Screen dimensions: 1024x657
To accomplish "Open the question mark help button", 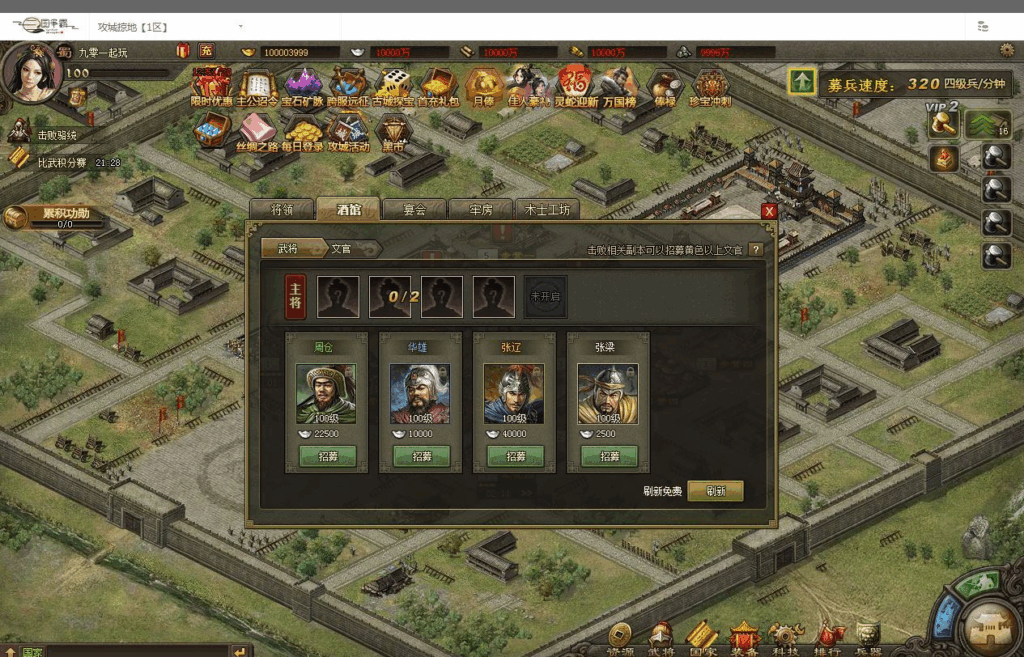I will (756, 249).
